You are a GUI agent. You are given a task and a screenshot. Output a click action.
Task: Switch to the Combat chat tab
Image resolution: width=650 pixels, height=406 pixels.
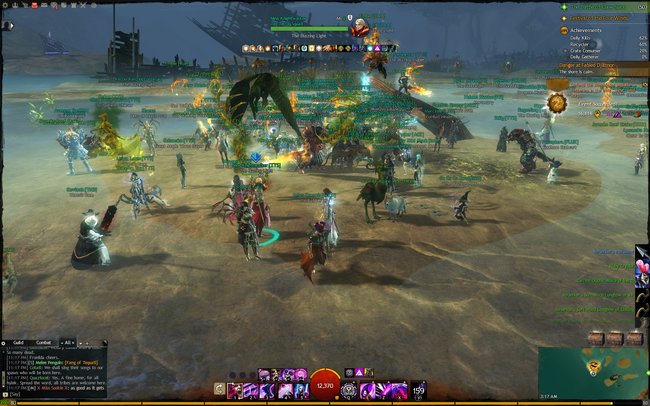point(46,342)
